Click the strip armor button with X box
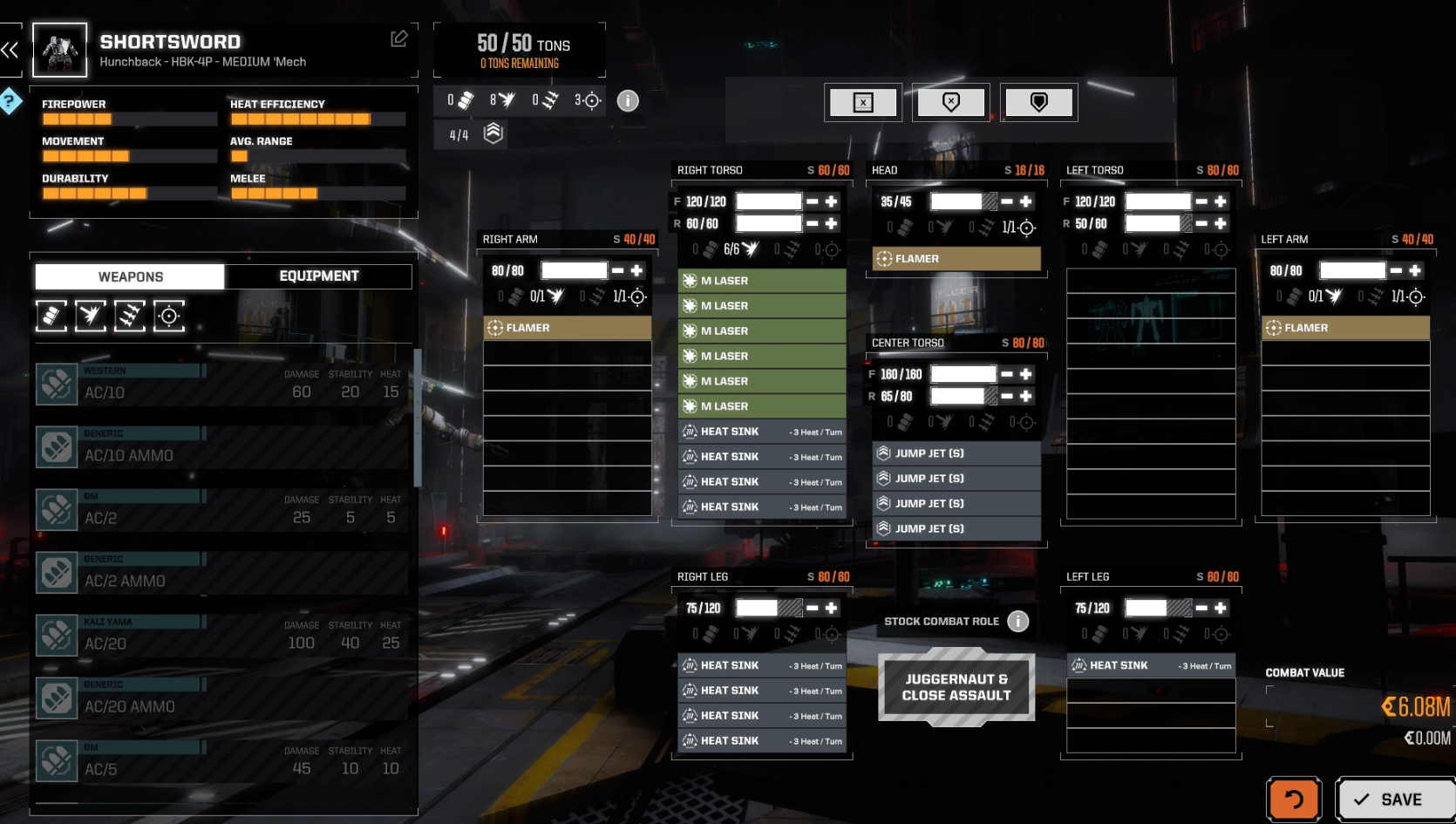The width and height of the screenshot is (1456, 824). pyautogui.click(x=863, y=103)
